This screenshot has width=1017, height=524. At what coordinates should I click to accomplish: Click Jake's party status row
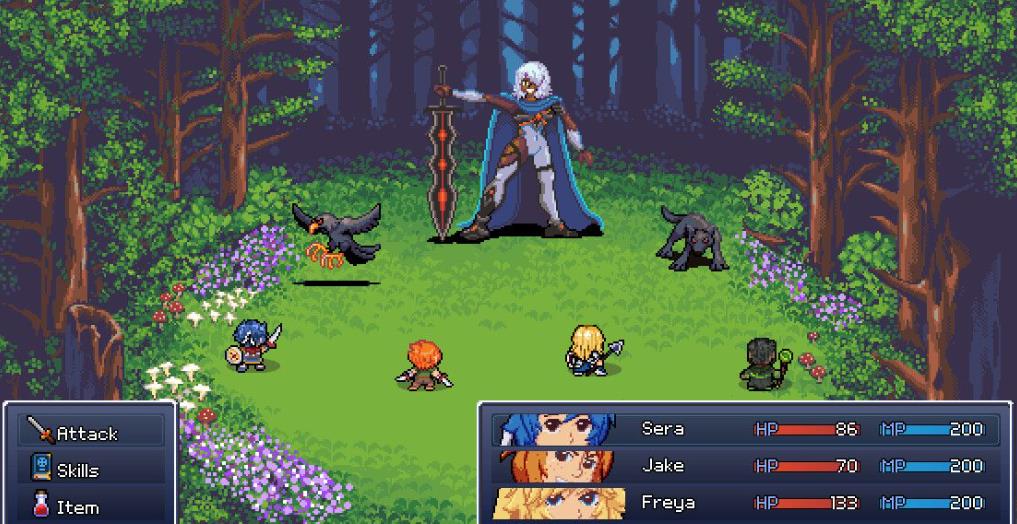745,466
